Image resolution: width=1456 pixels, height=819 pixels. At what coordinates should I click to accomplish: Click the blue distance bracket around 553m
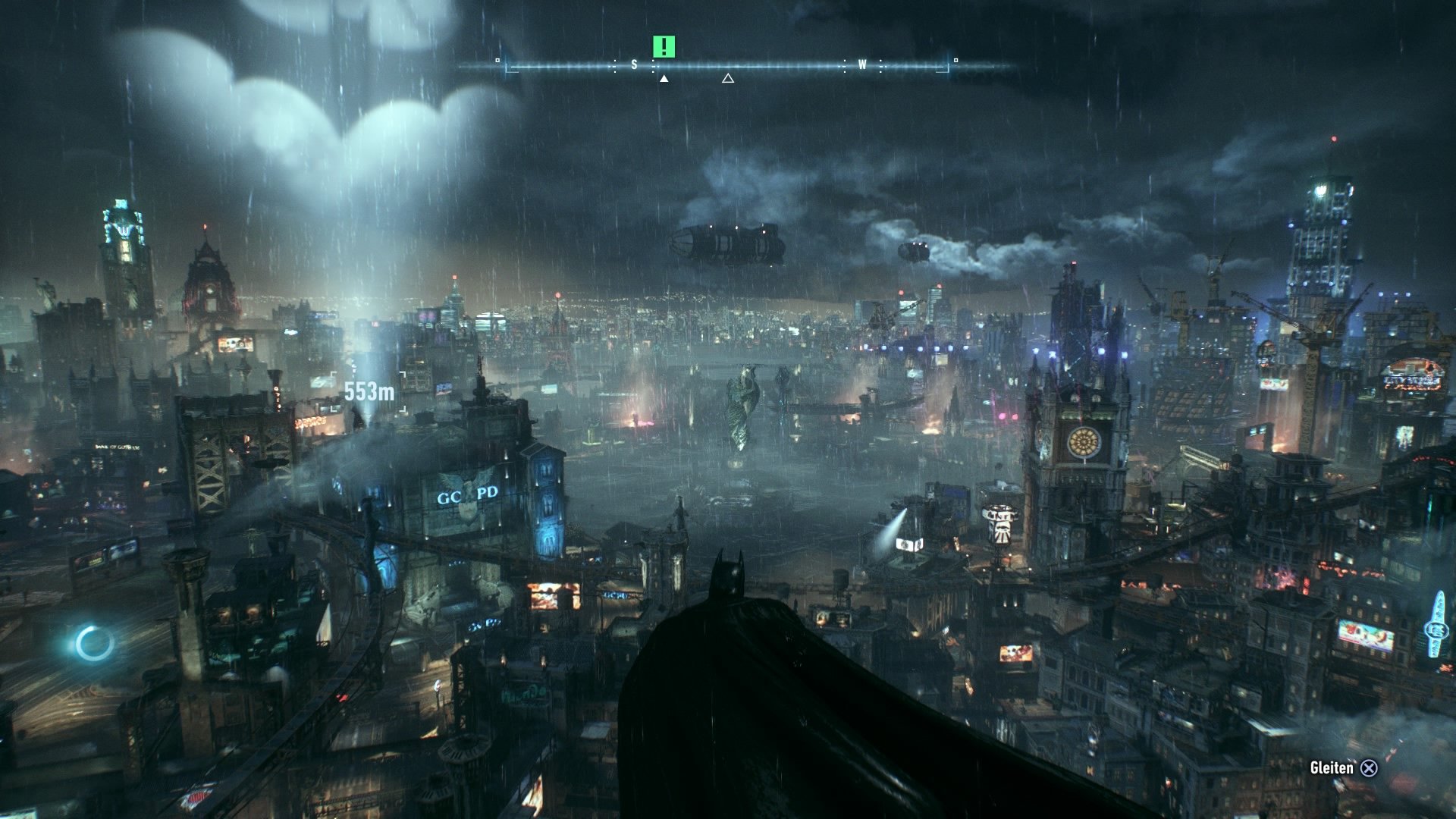[x=369, y=388]
